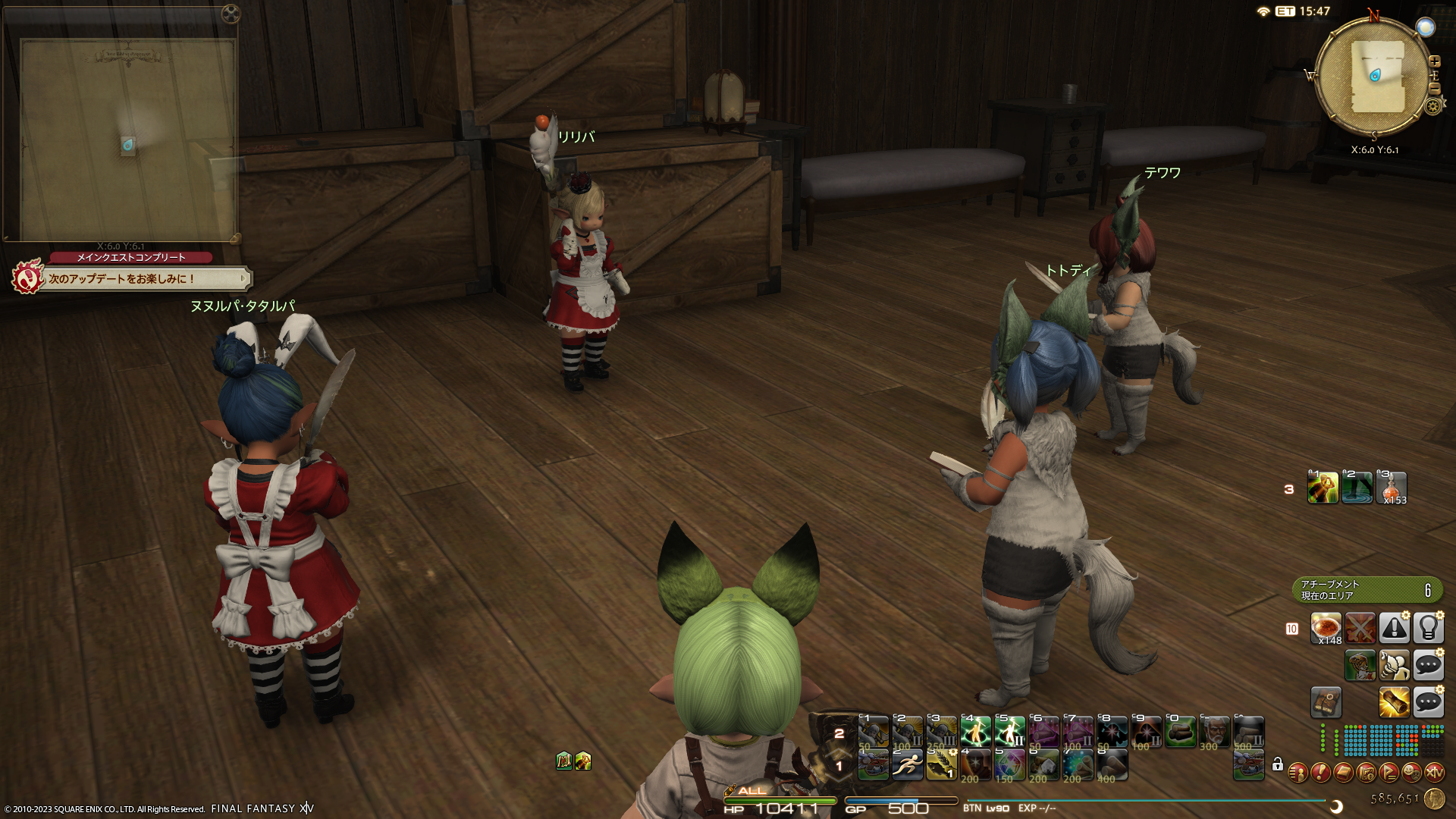Click the warning triangle icon
Screen dimensions: 1456x819
[x=1394, y=629]
